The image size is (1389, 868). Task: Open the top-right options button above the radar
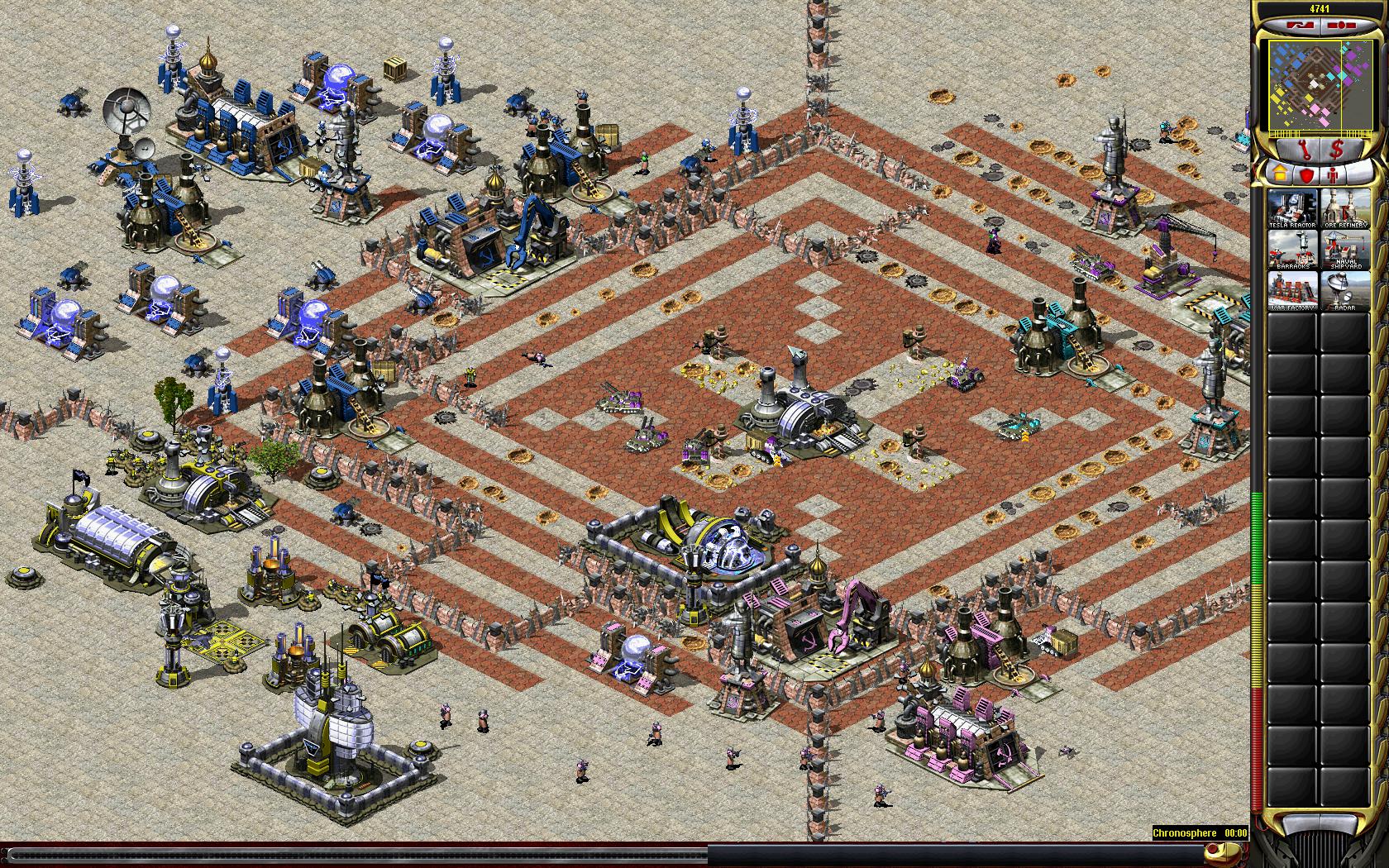1340,26
